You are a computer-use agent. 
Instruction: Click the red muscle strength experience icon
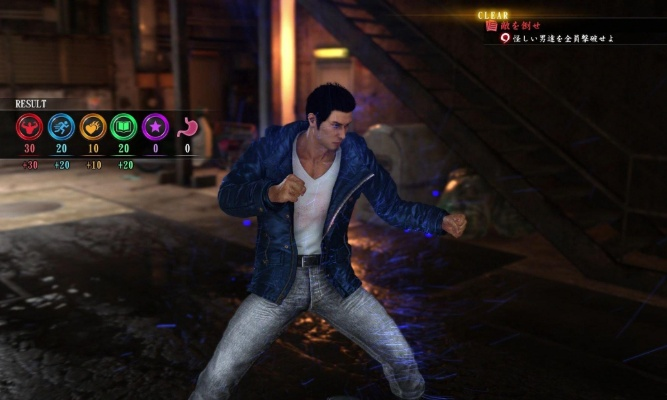point(30,127)
